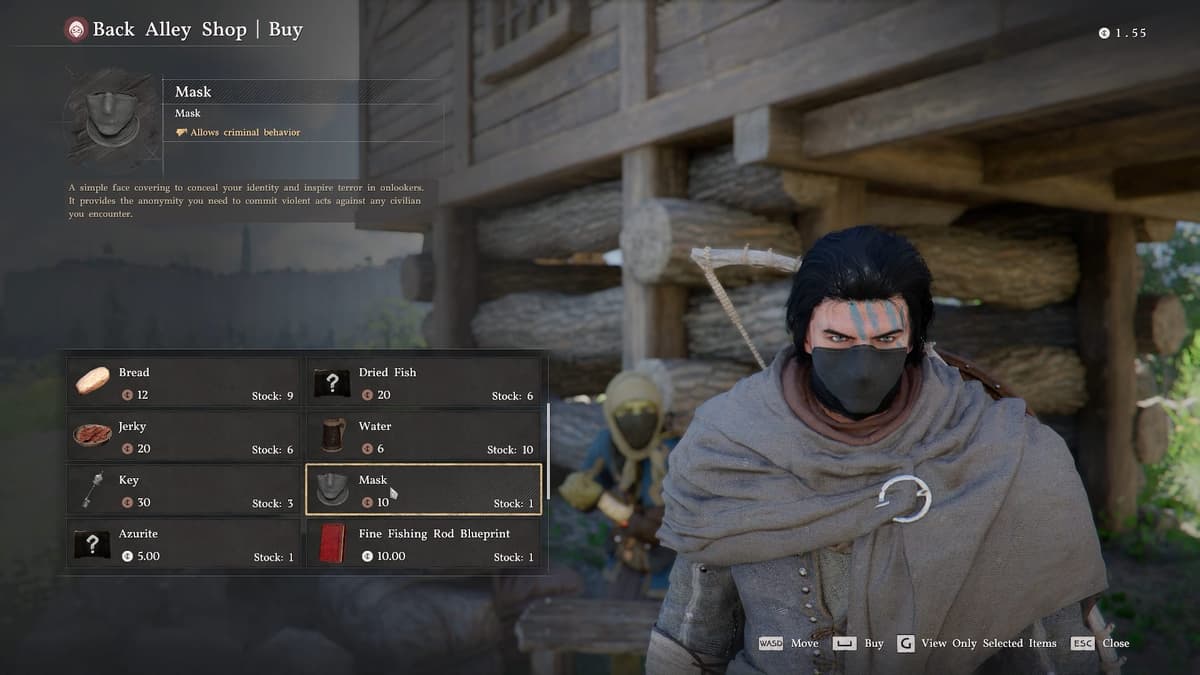Close the Back Alley Shop
The width and height of the screenshot is (1200, 675).
(1100, 643)
